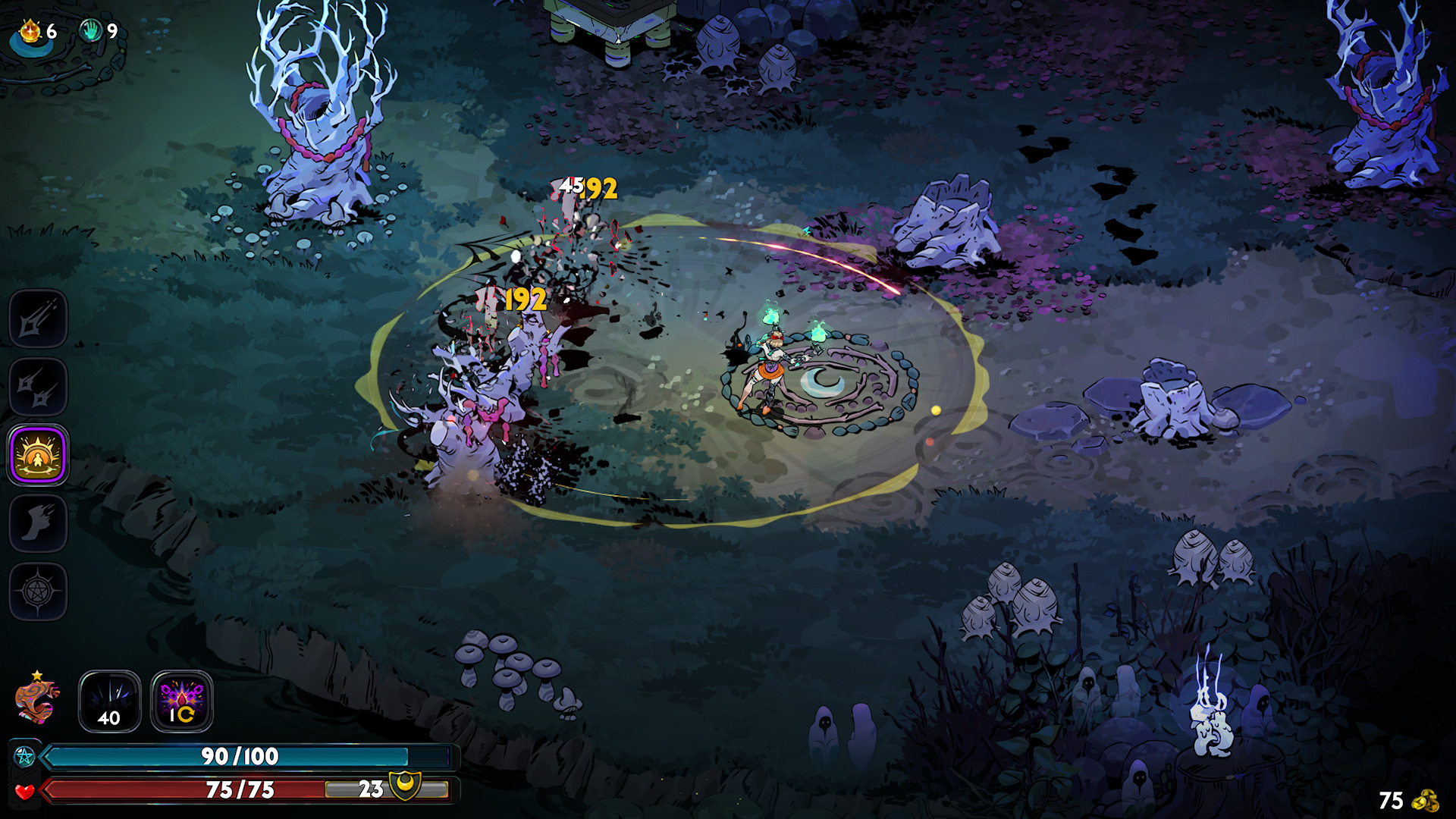The height and width of the screenshot is (819, 1456).
Task: Select the empty Sprint boon slot
Action: point(38,523)
